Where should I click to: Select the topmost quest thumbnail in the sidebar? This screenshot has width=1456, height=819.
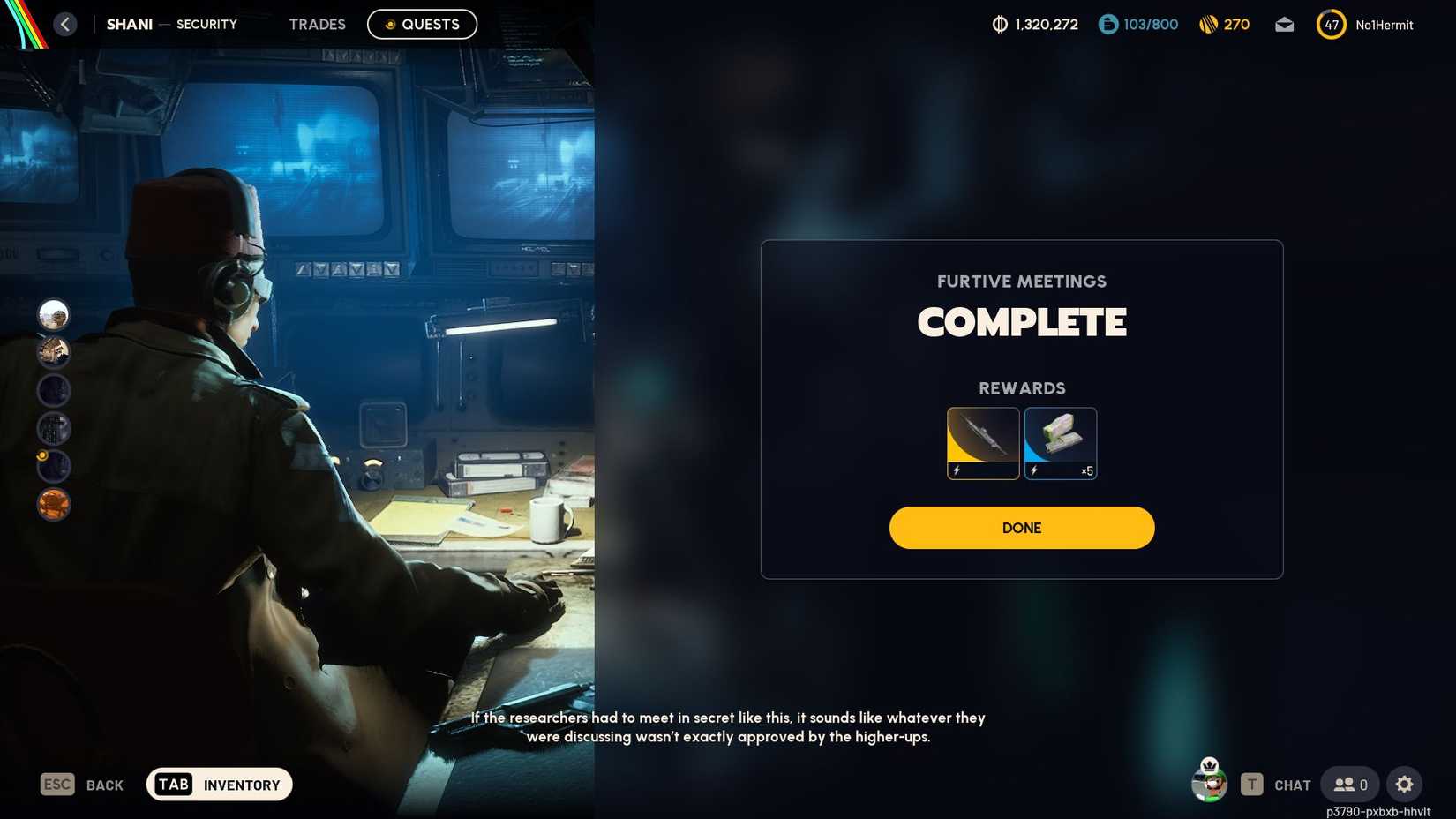(53, 313)
